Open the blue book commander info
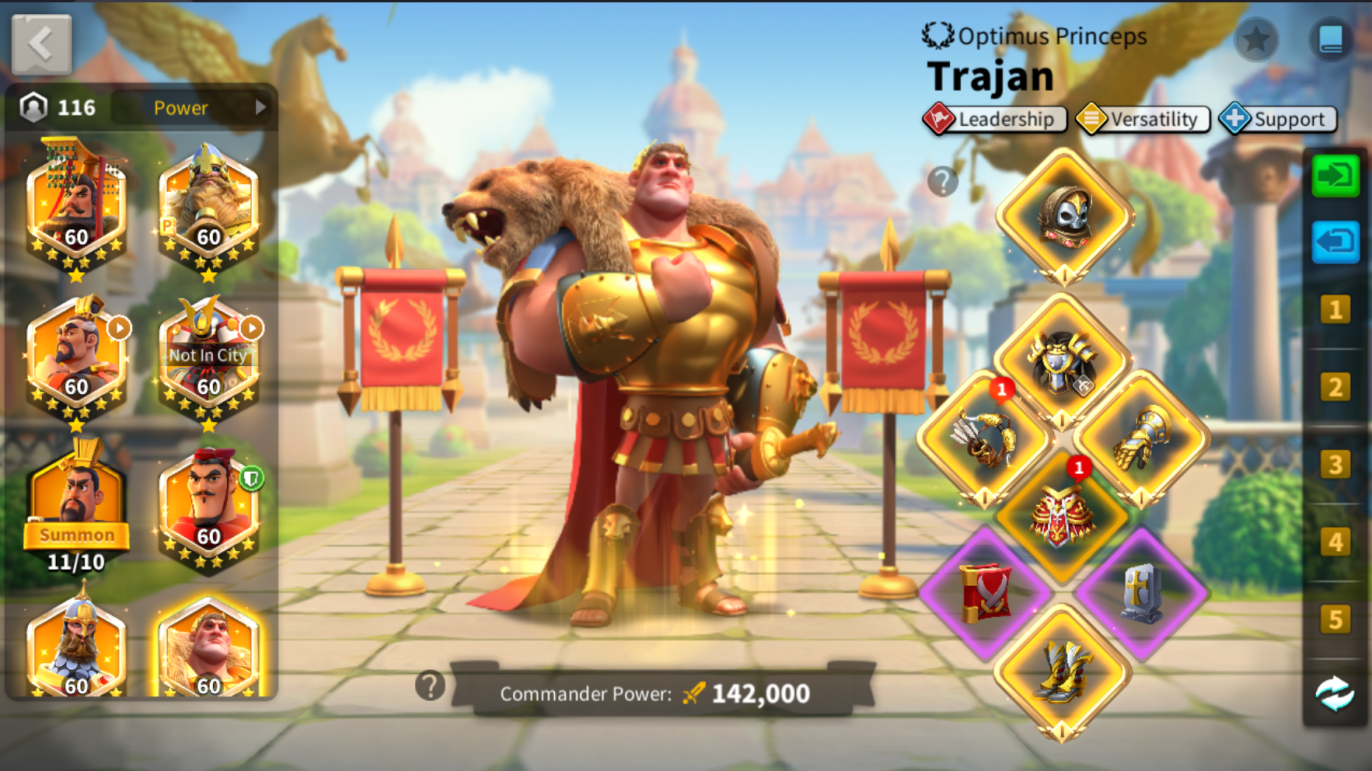Image resolution: width=1372 pixels, height=771 pixels. tap(1330, 40)
